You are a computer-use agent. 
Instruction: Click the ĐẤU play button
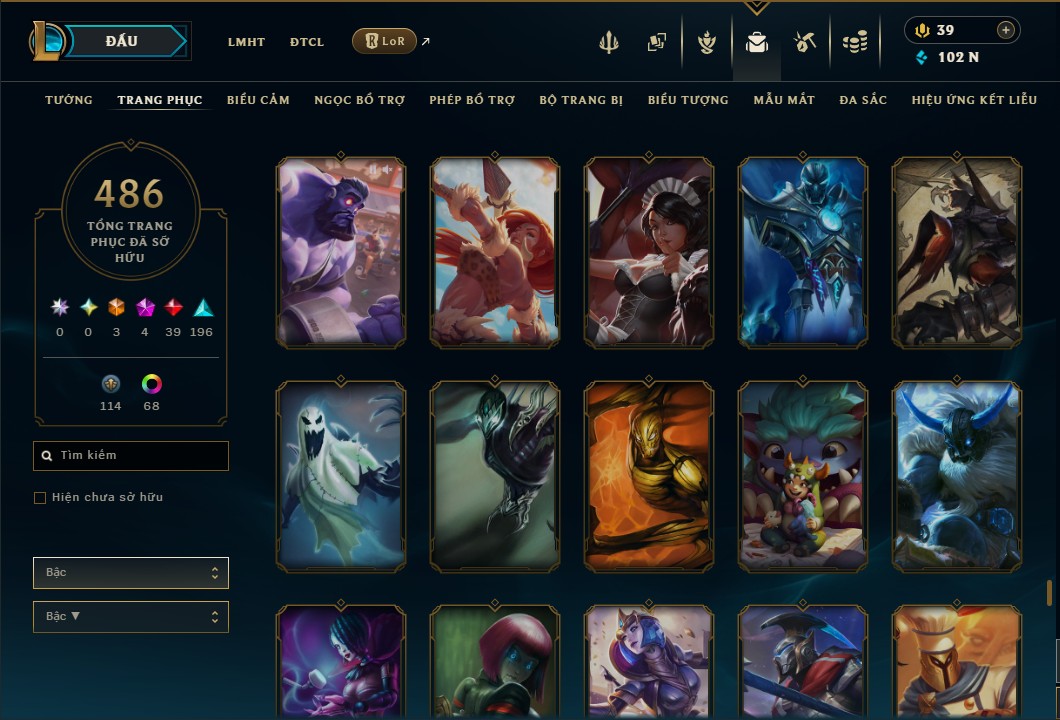pos(122,41)
